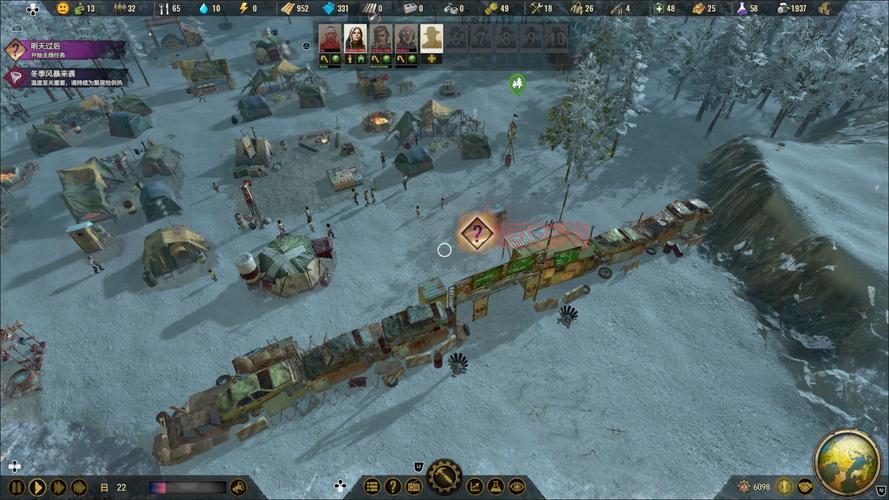Click the orange question mark event marker

coord(478,233)
